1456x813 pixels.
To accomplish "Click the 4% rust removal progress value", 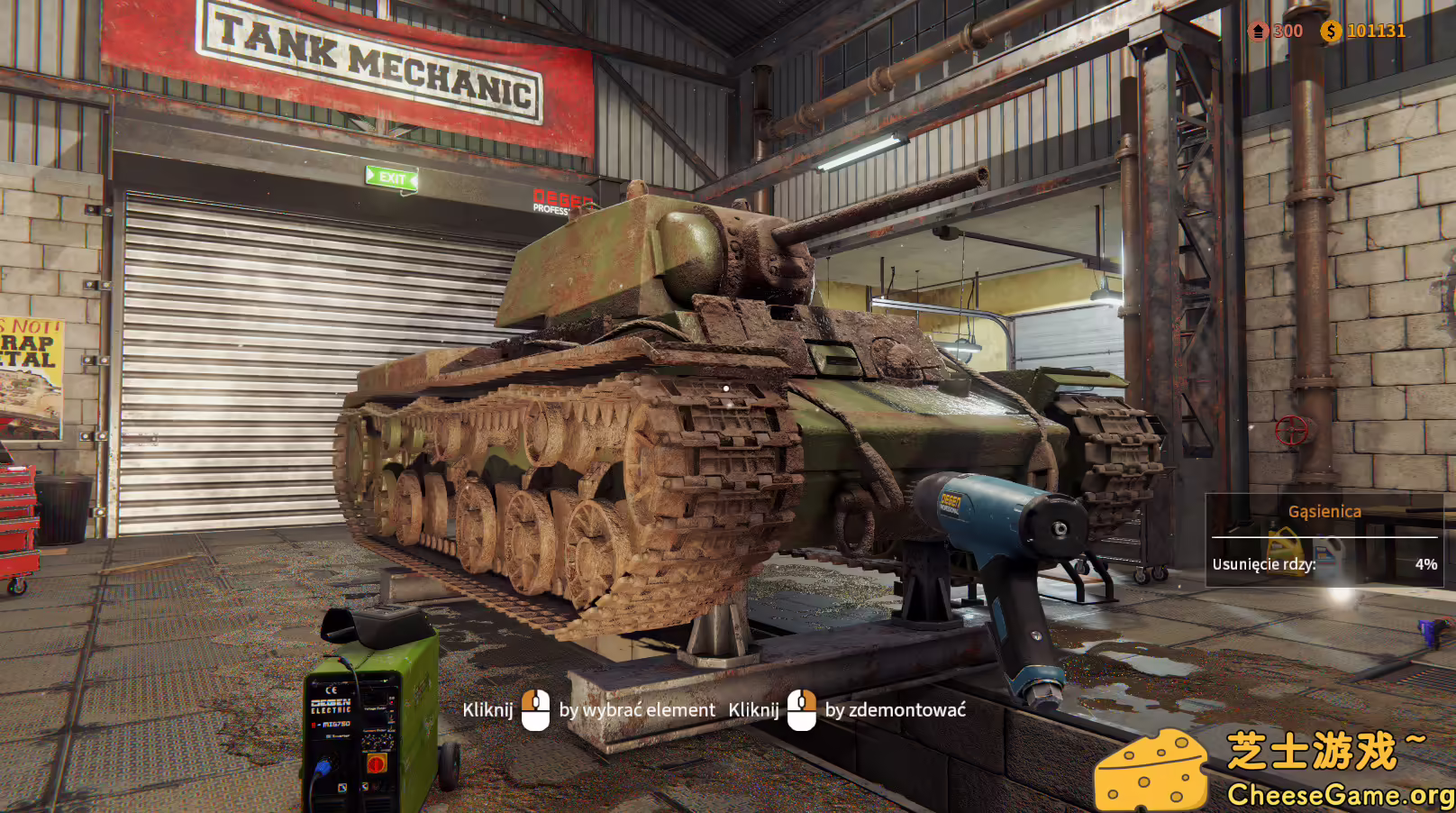I will click(x=1427, y=564).
